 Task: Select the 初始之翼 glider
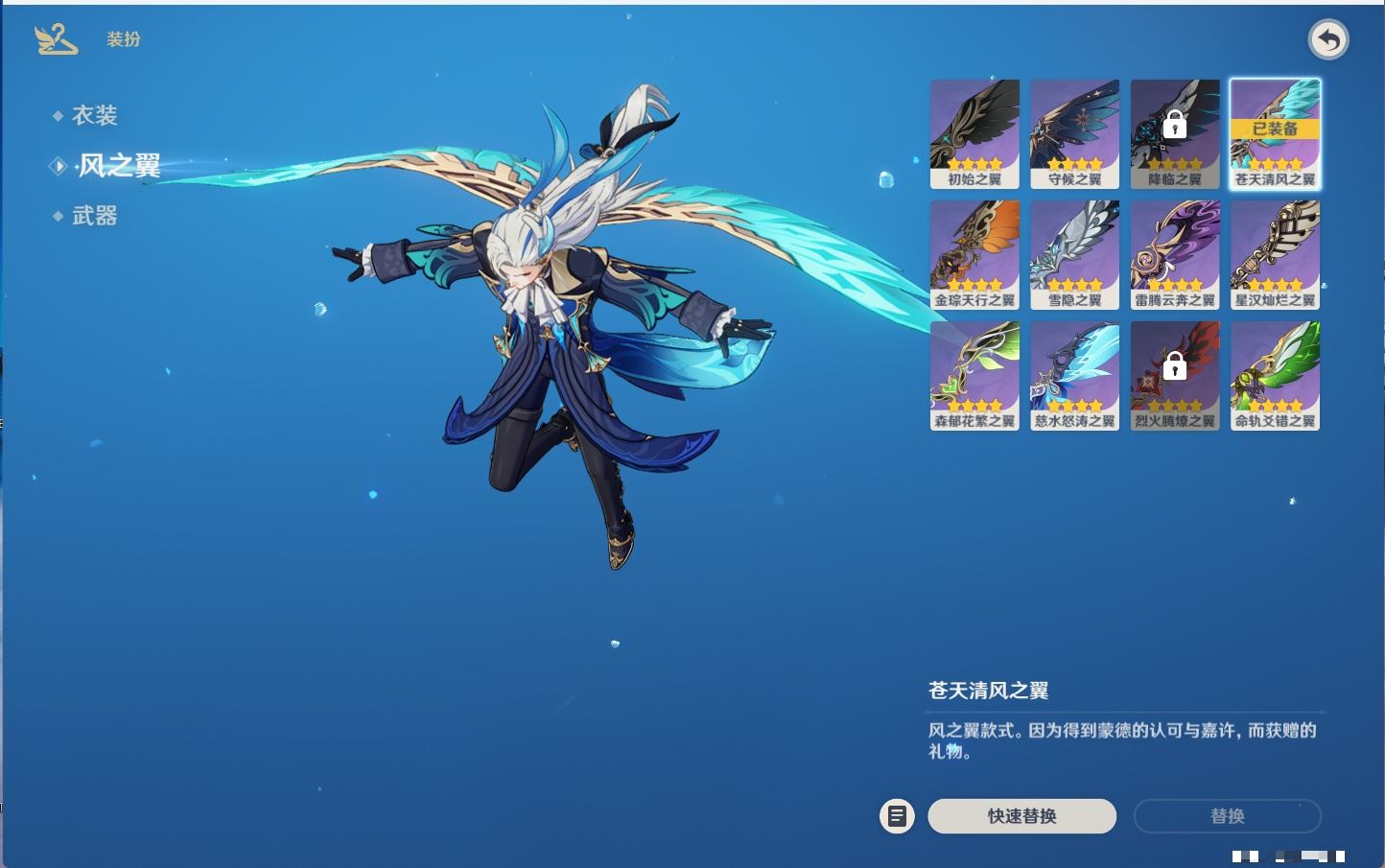click(974, 133)
